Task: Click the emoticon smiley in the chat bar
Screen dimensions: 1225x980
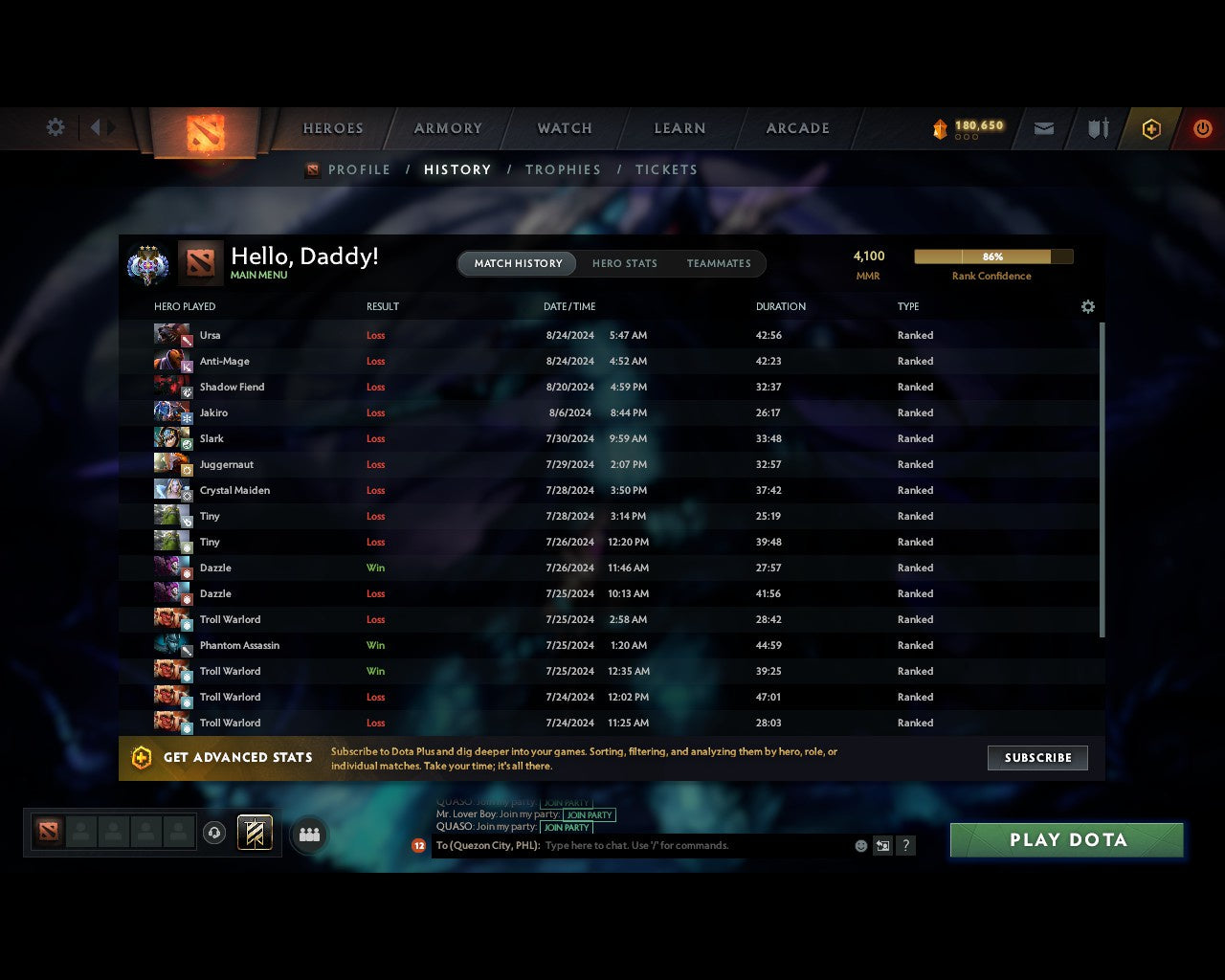Action: point(860,845)
